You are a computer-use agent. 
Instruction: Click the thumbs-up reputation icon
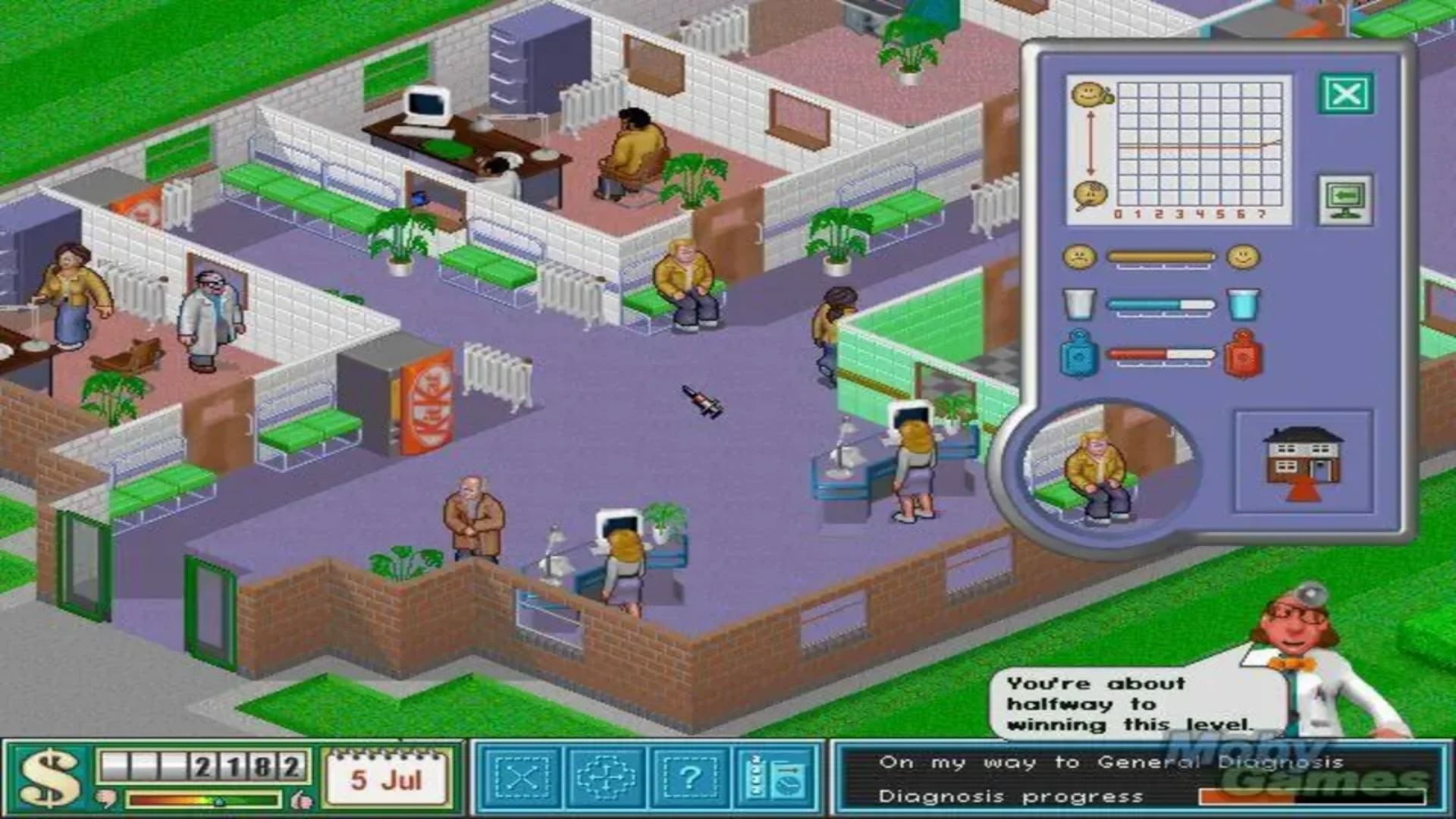click(x=301, y=799)
